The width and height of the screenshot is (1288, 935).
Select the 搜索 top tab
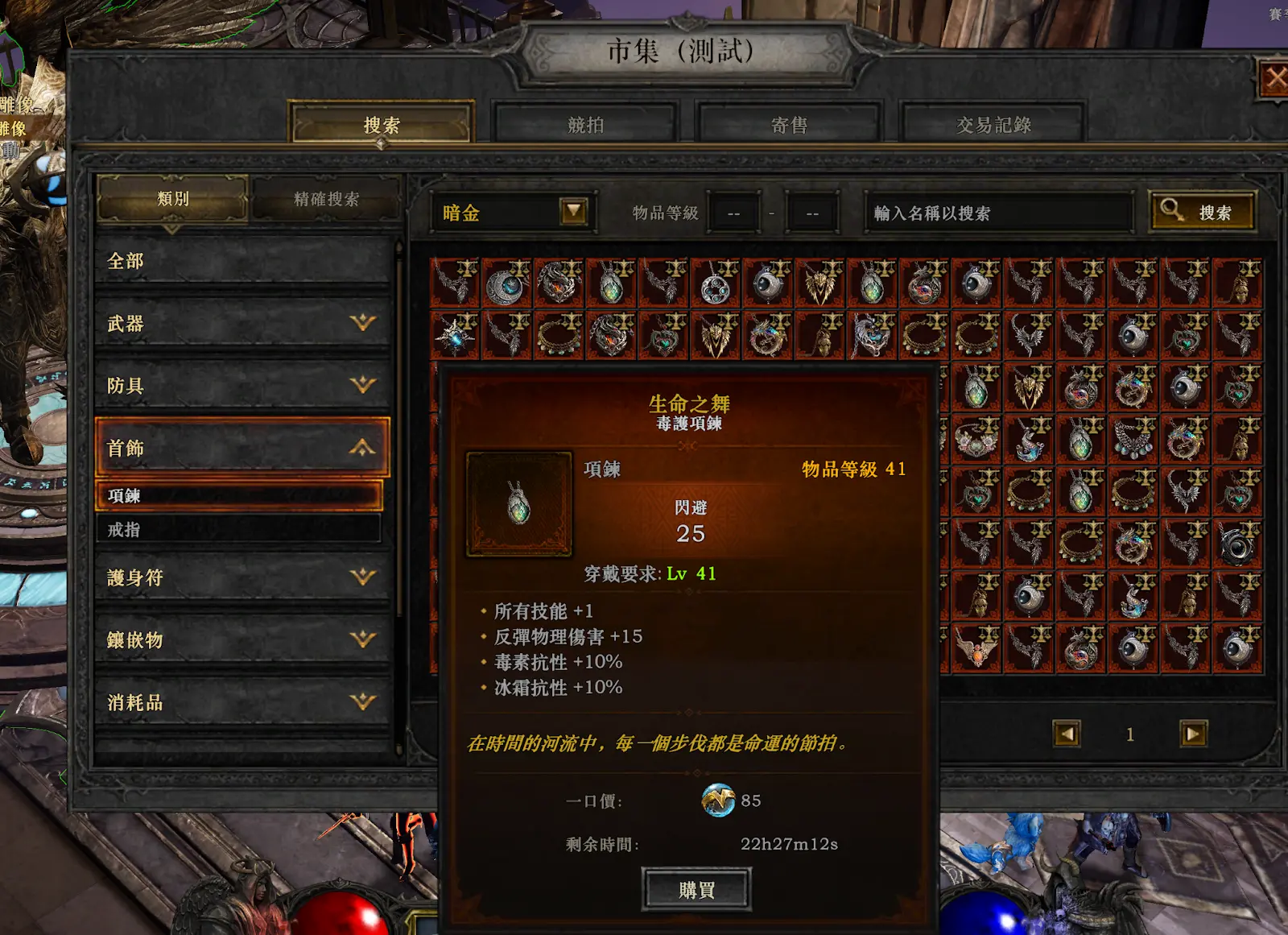click(382, 125)
